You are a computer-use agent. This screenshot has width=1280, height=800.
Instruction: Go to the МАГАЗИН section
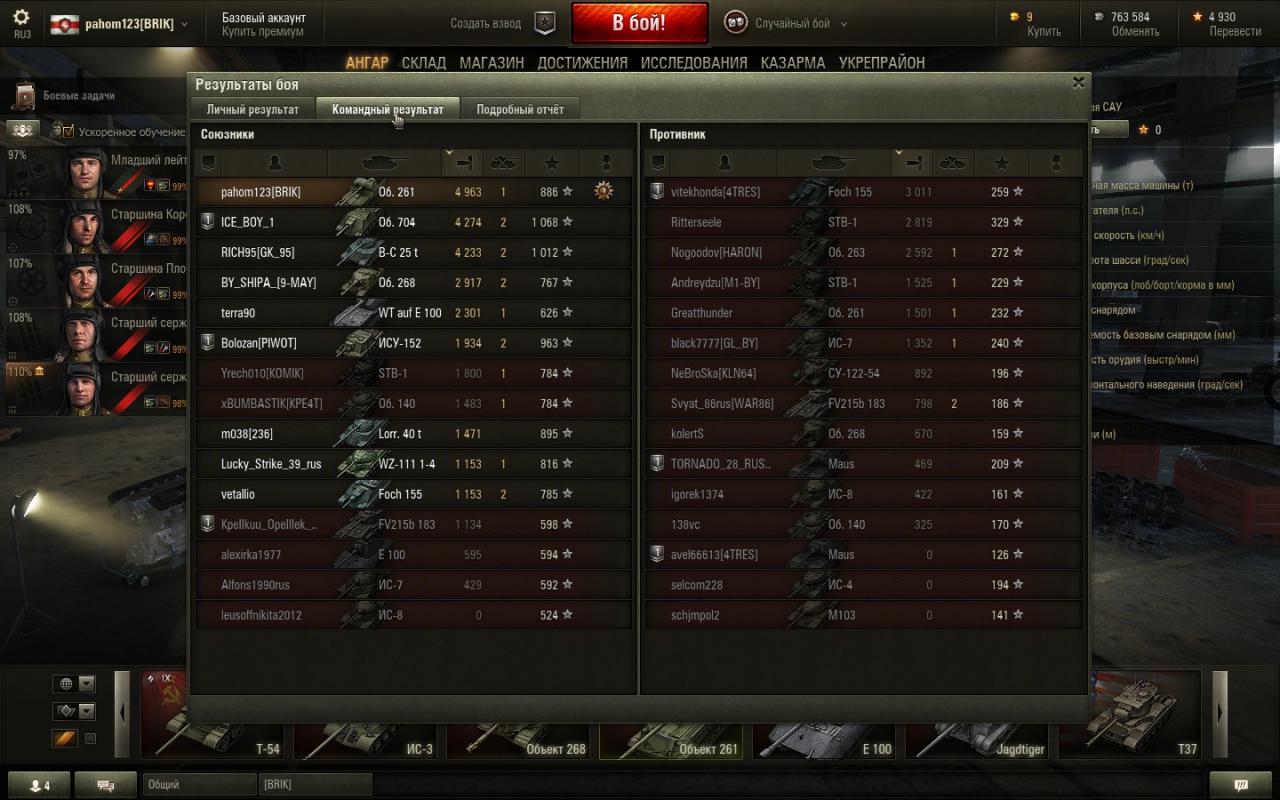[491, 62]
